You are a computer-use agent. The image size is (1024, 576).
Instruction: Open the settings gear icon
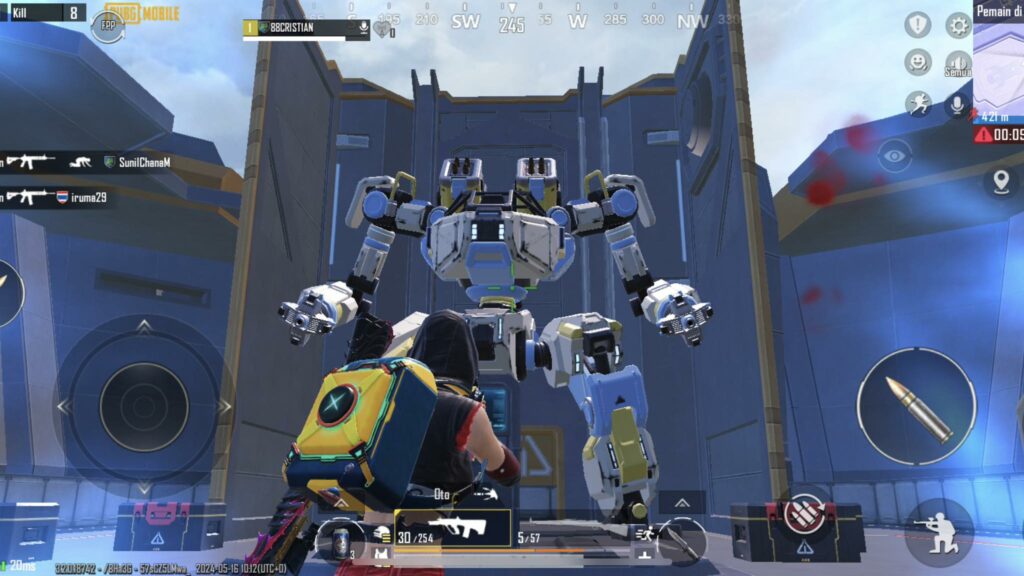(958, 25)
